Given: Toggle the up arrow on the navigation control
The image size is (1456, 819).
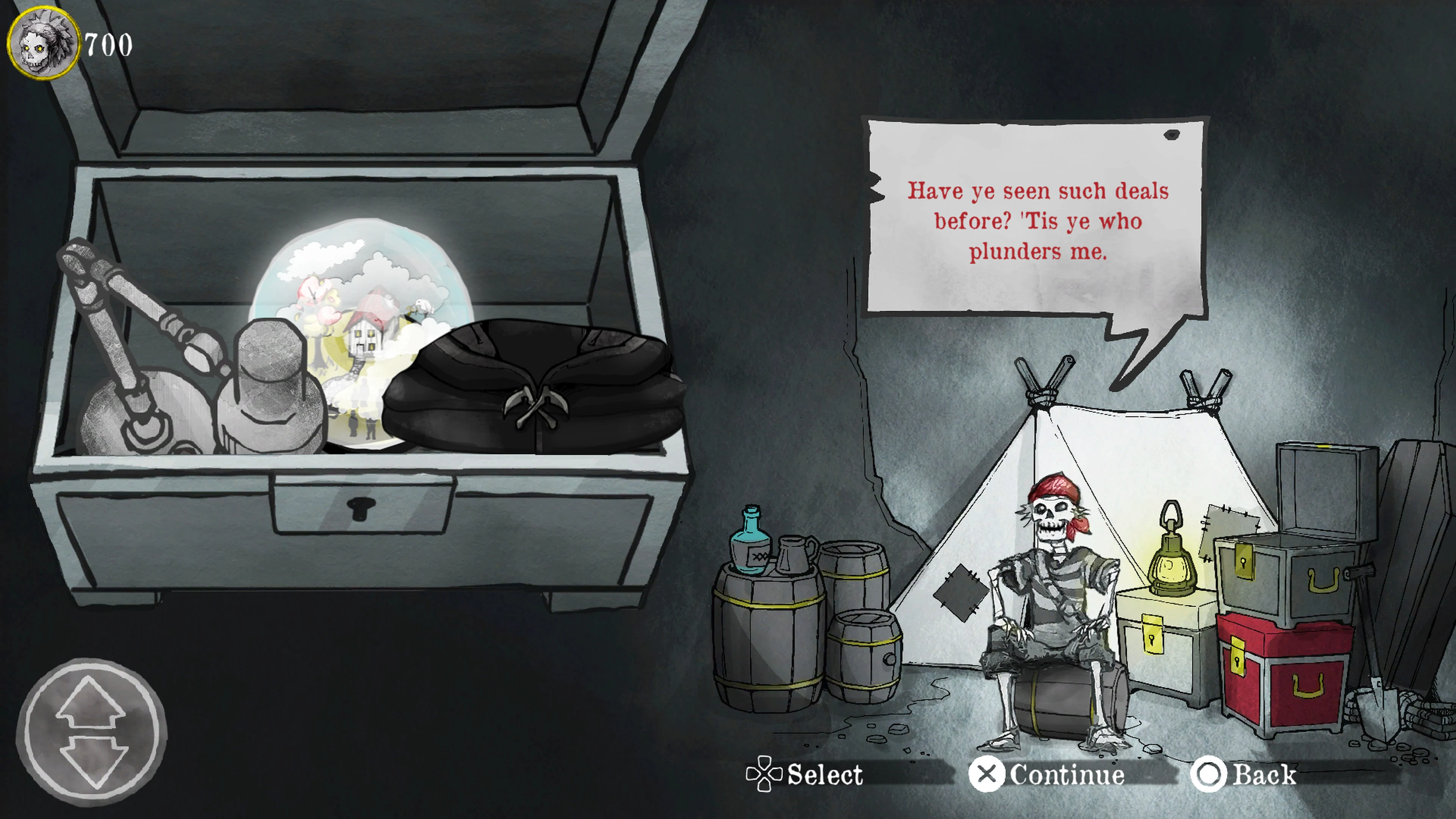Looking at the screenshot, I should [91, 701].
